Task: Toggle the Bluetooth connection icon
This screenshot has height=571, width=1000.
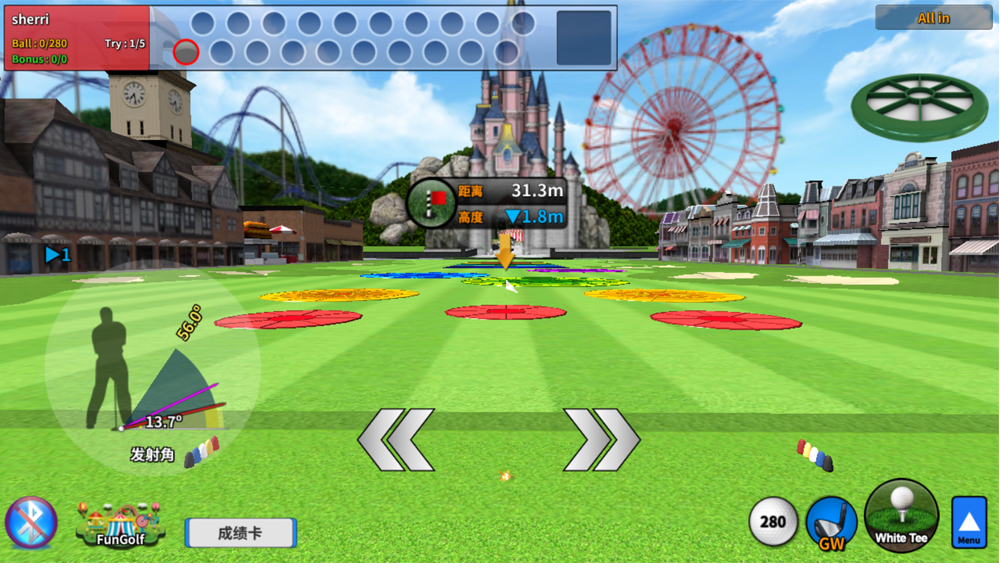Action: click(x=31, y=522)
